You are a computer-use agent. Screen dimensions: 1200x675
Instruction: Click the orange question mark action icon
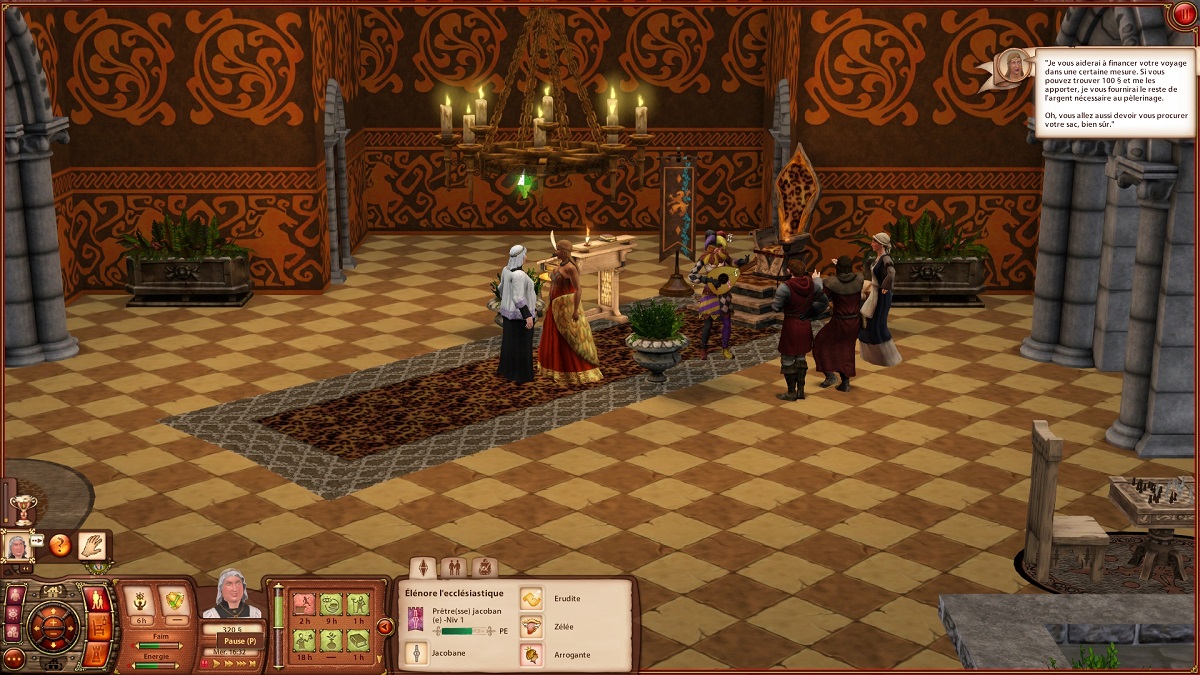(x=60, y=546)
